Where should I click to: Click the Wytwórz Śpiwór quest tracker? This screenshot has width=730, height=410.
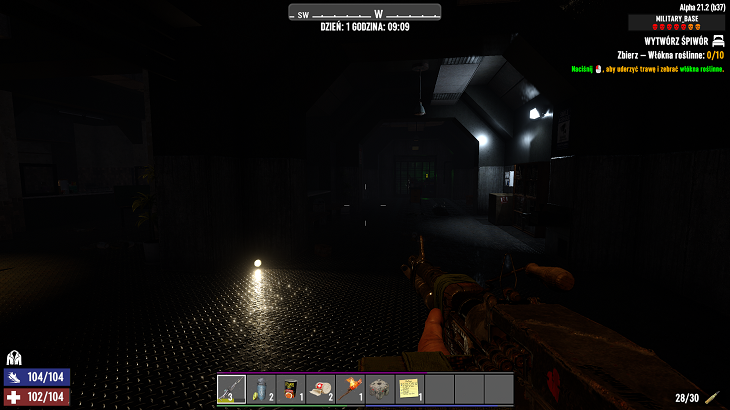(664, 41)
